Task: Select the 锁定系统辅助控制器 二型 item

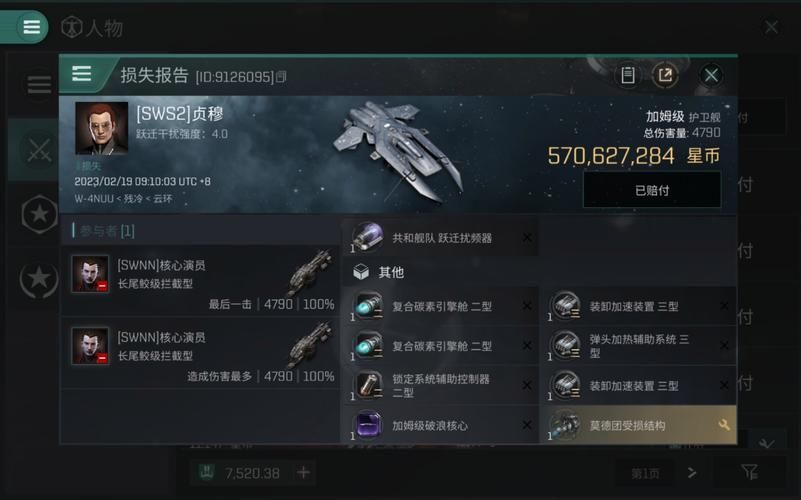Action: [x=440, y=386]
